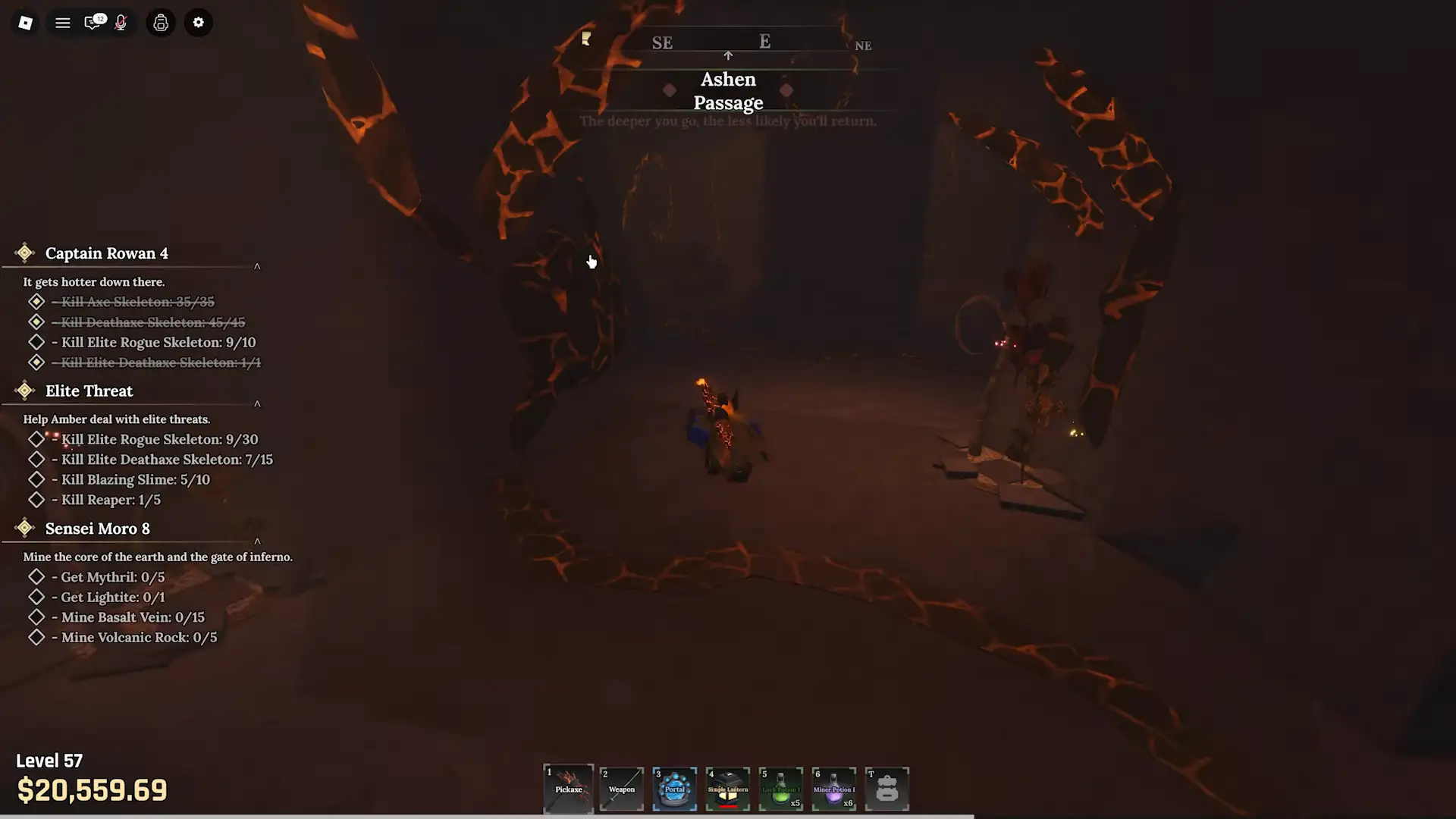Open the Roblox hamburger menu
Viewport: 1456px width, 819px height.
coord(63,23)
